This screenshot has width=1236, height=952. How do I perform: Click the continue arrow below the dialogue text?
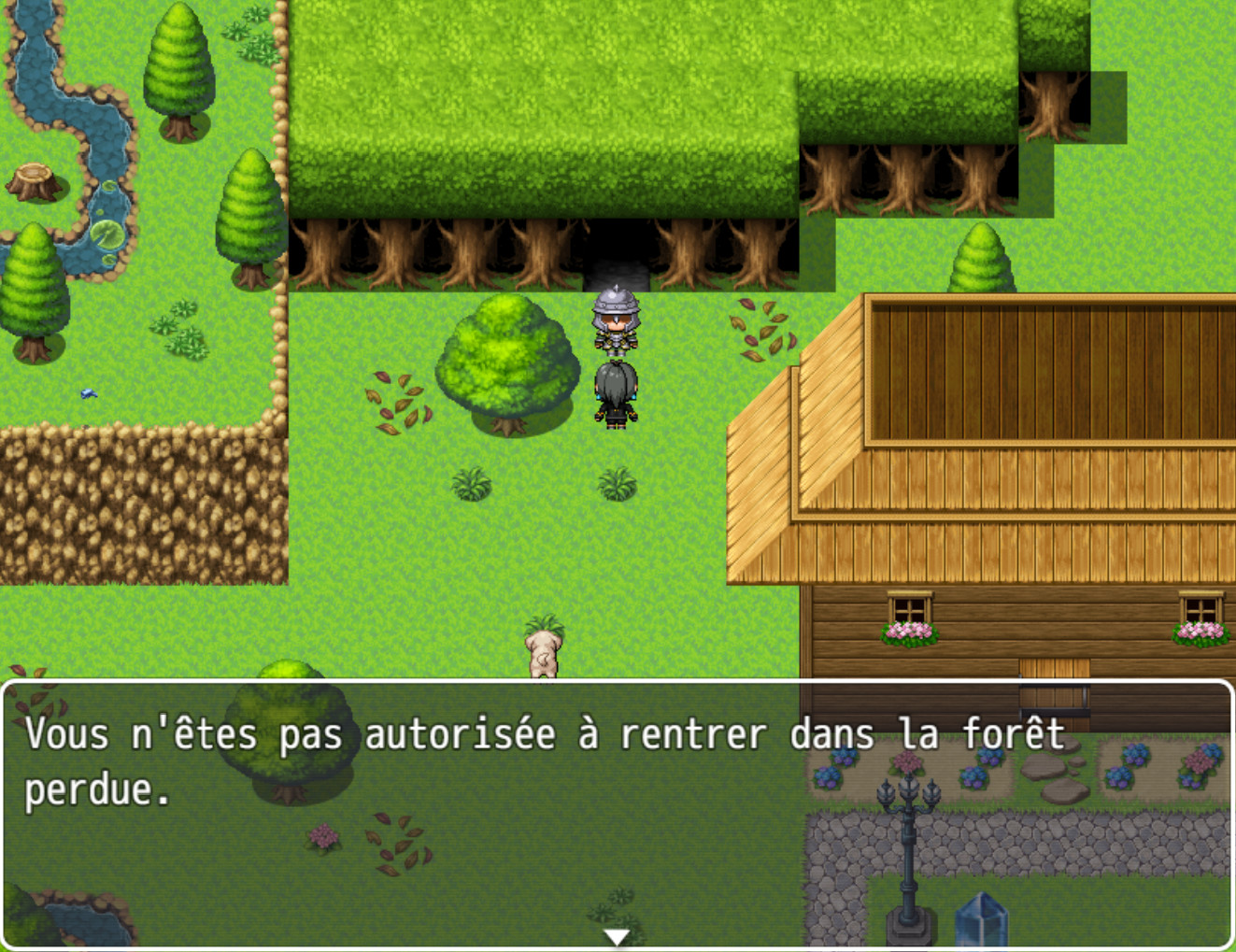pos(617,937)
